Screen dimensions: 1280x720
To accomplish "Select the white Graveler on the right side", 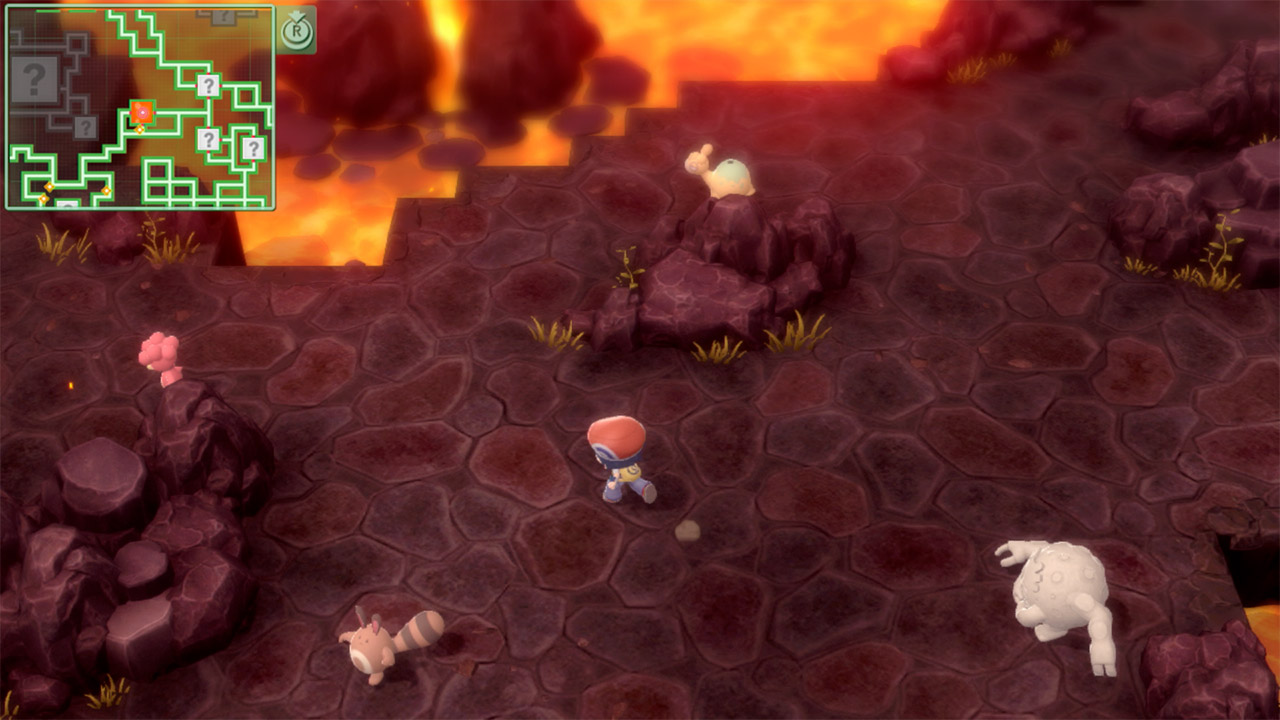I will (1055, 590).
